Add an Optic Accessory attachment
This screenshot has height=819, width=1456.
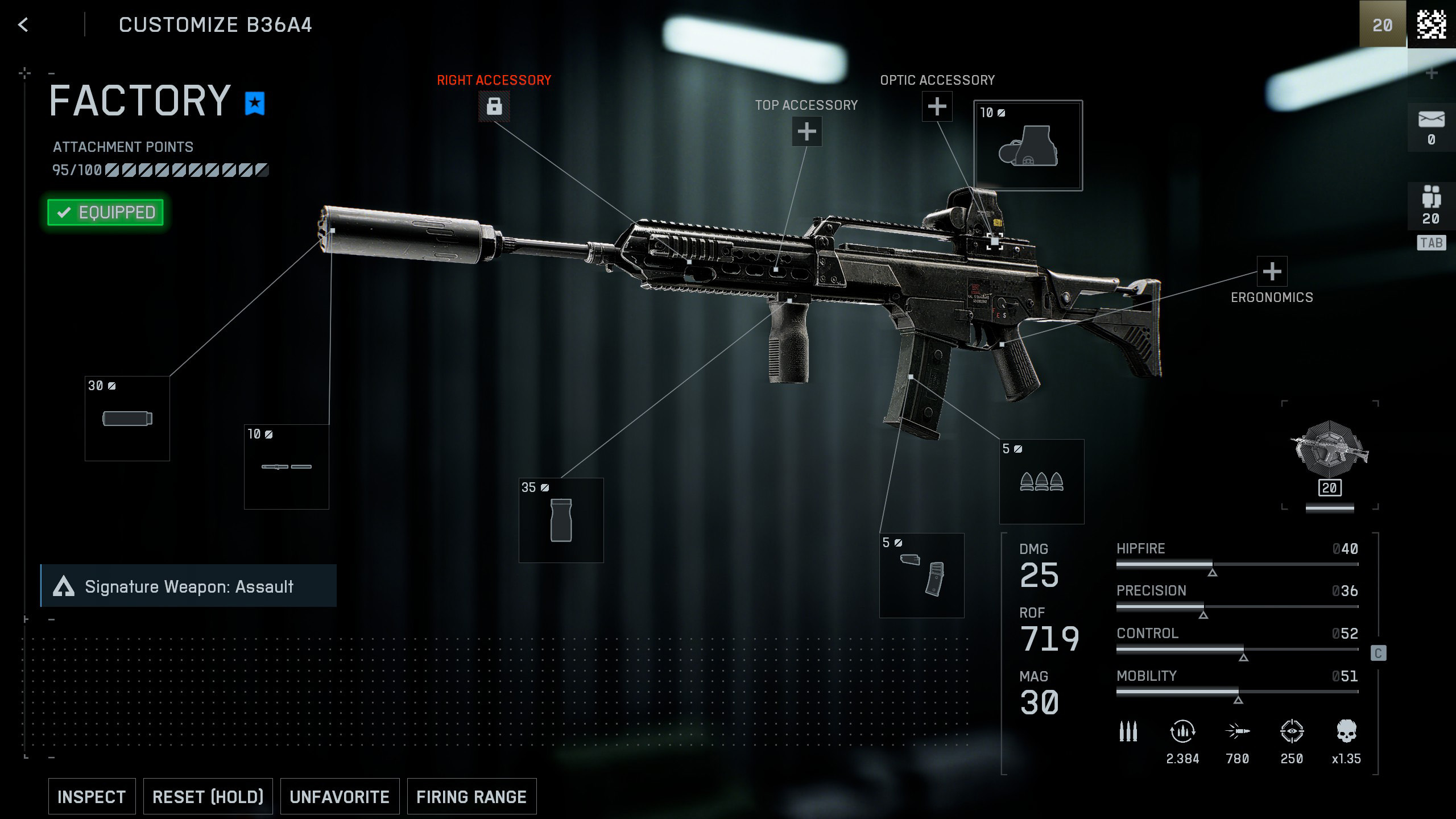coord(937,106)
